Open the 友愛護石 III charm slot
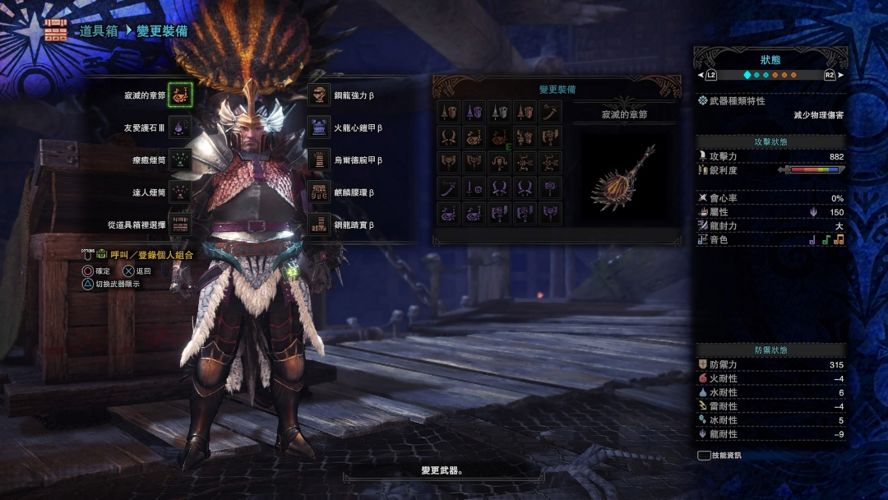 [x=180, y=128]
